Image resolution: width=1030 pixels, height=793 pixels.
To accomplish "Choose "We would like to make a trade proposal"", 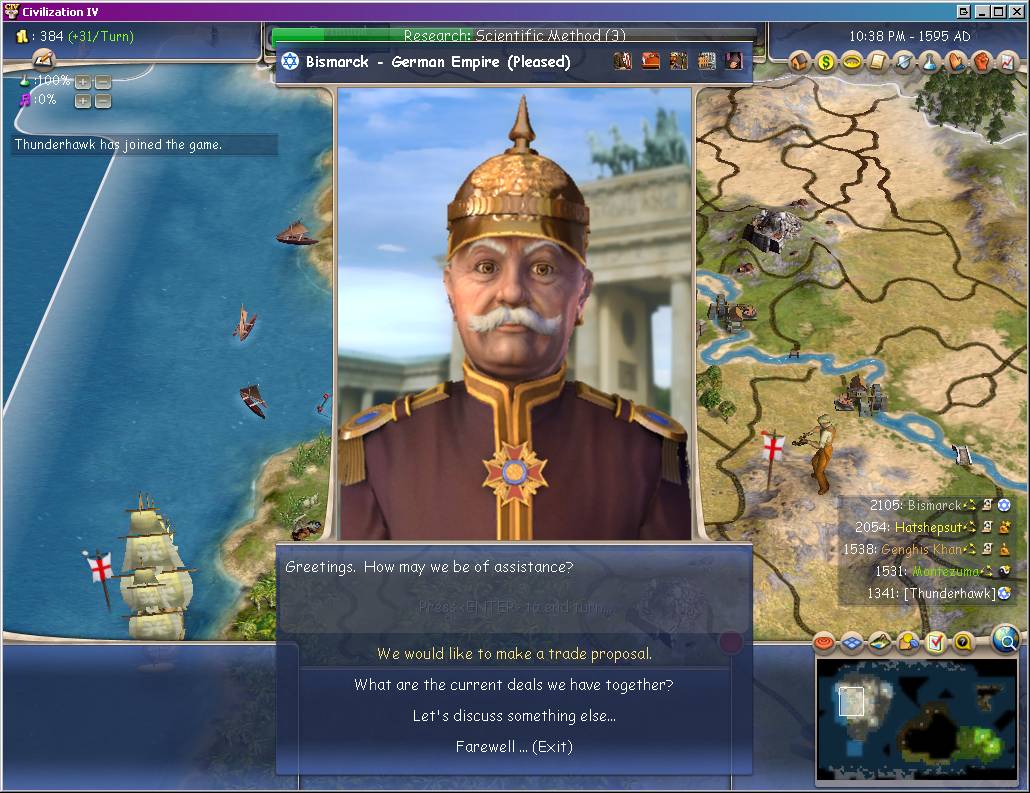I will pos(514,654).
